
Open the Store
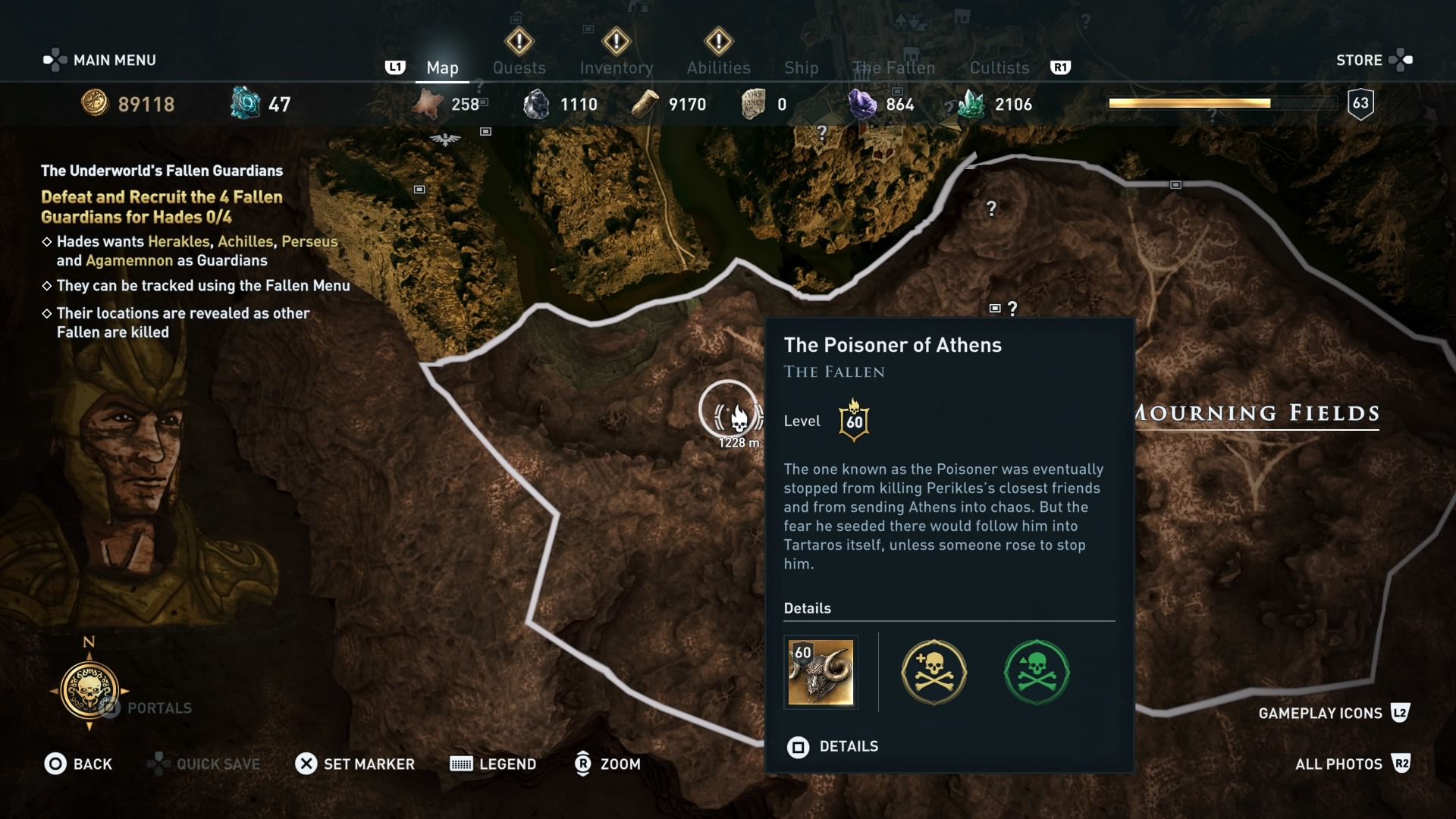(x=1359, y=60)
